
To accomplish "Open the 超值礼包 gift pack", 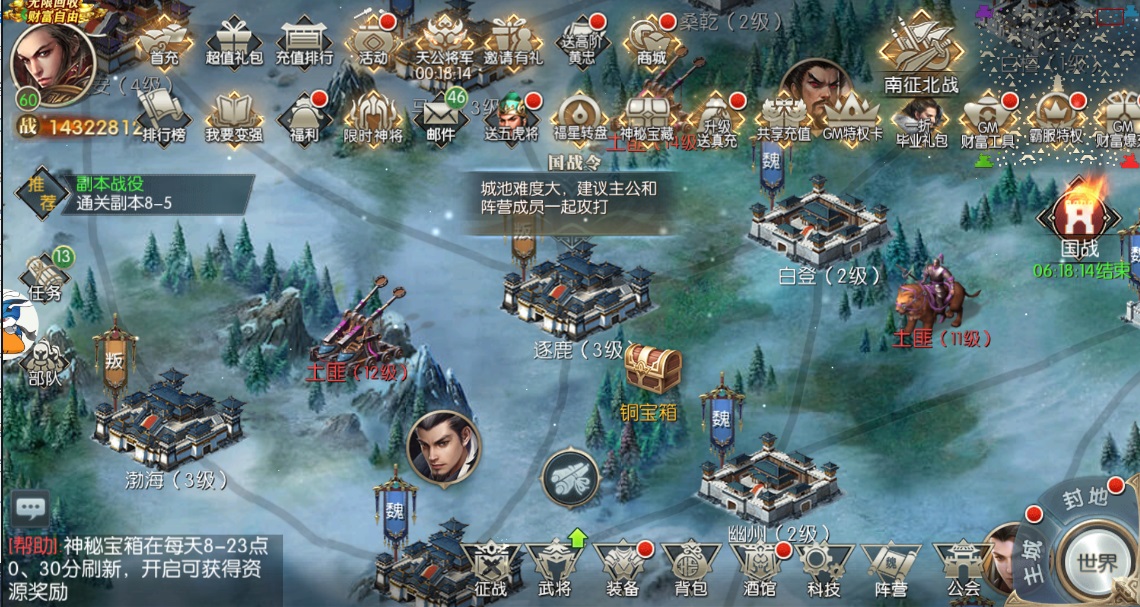I will pyautogui.click(x=234, y=42).
